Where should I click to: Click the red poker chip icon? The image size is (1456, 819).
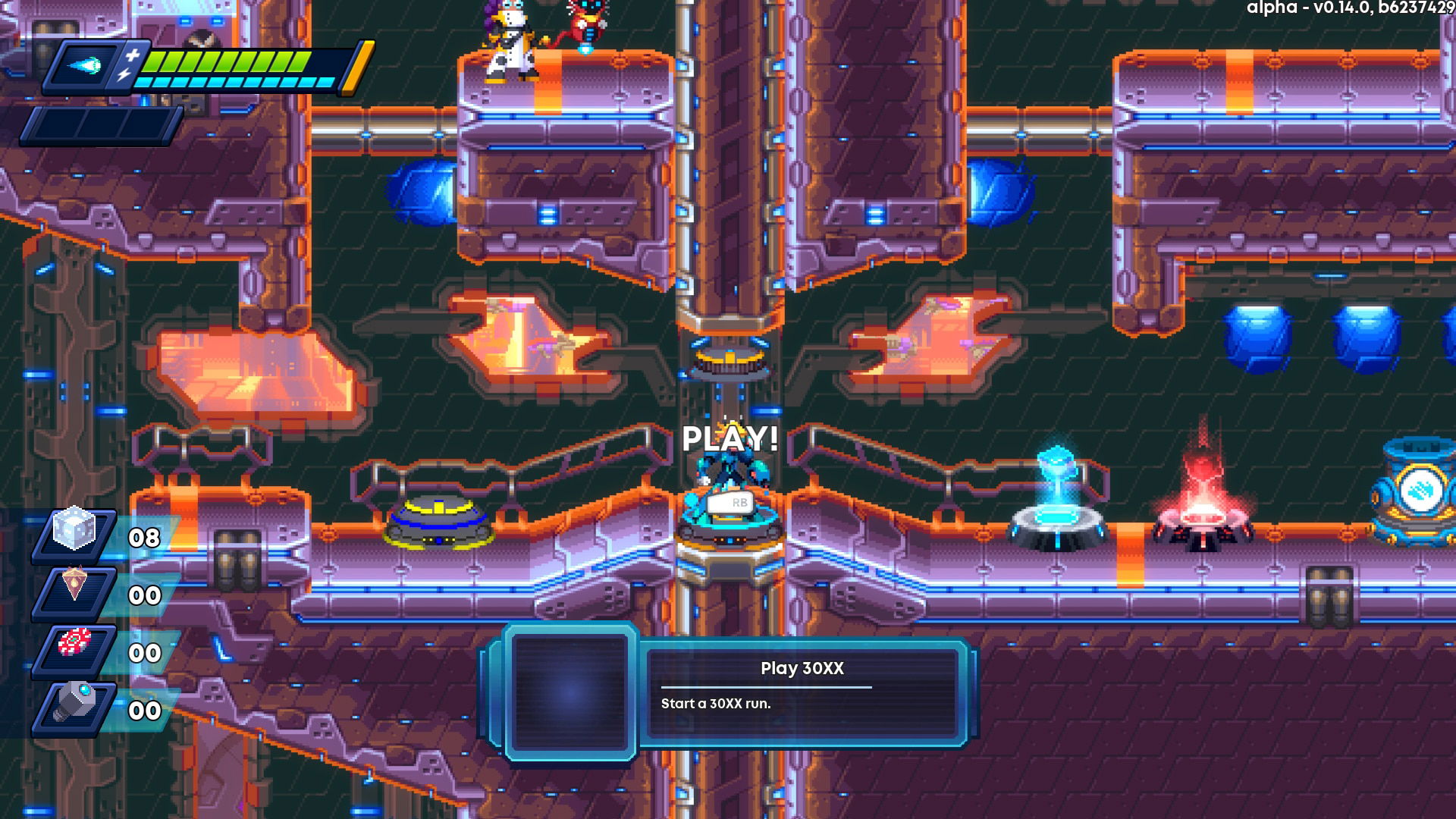coord(74,644)
